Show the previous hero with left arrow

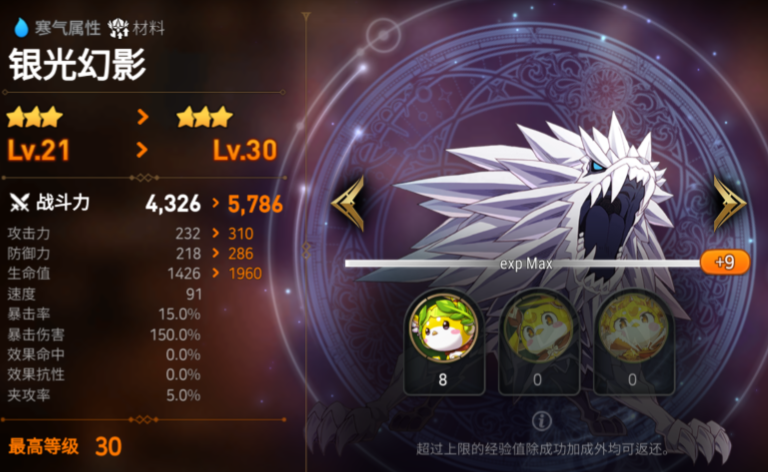(348, 203)
